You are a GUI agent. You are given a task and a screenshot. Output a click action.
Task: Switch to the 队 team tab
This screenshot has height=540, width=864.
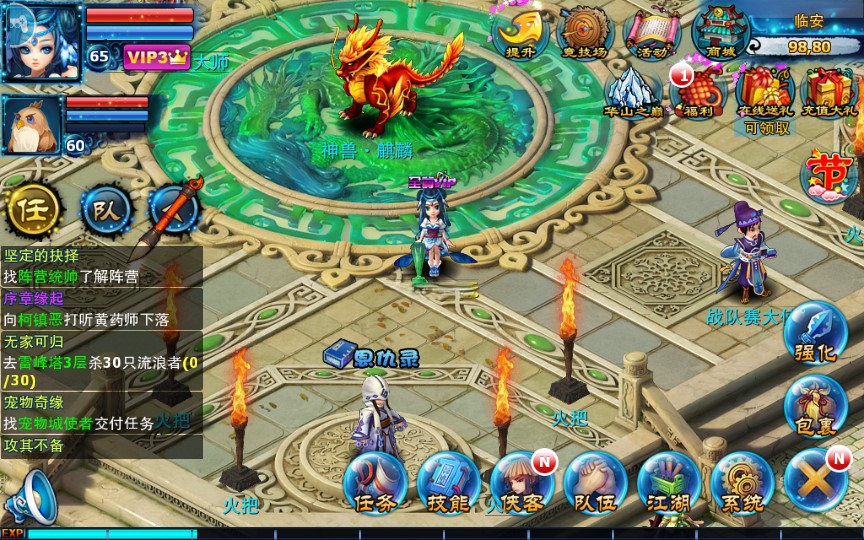[105, 210]
